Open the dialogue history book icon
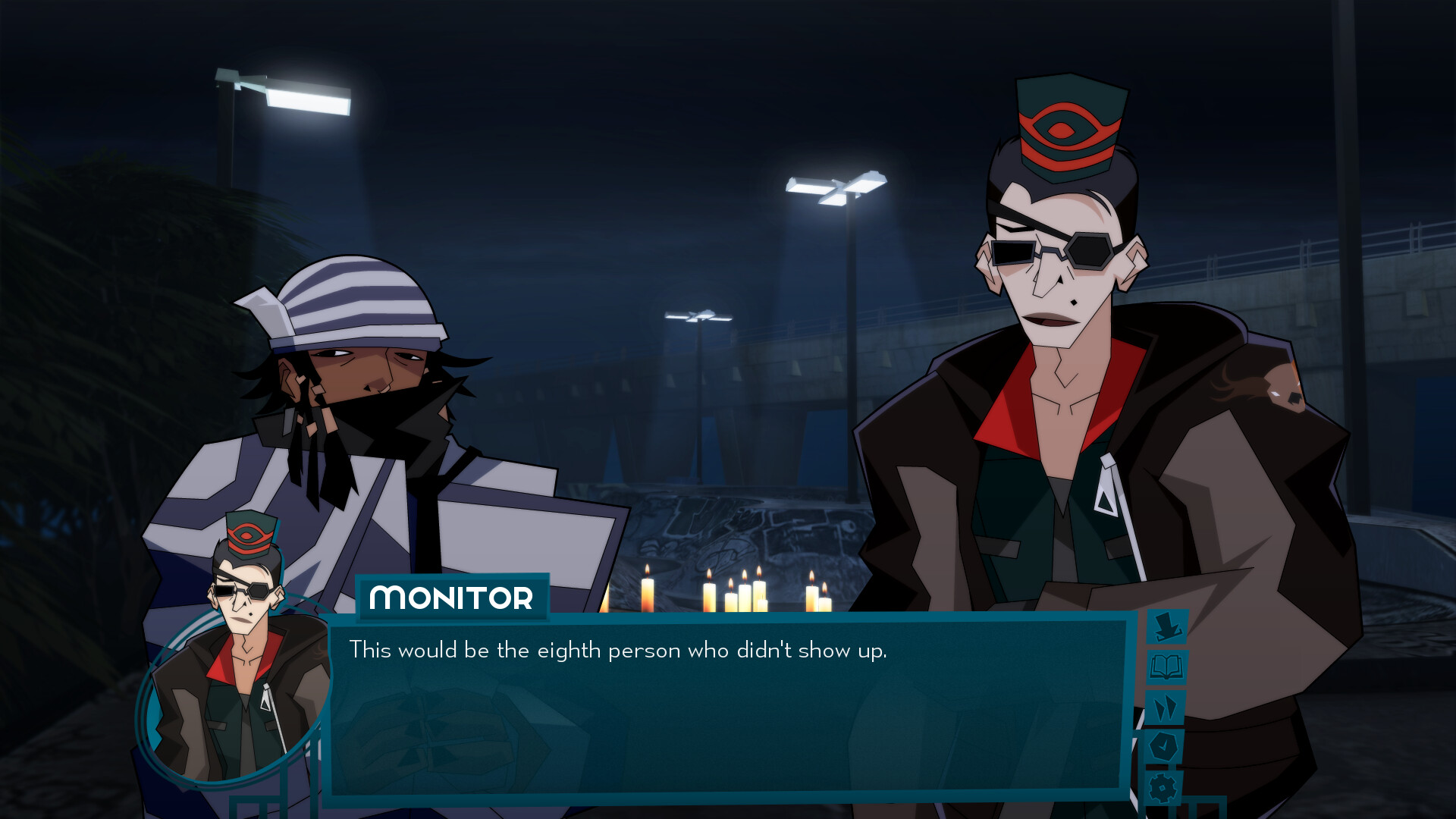 [1166, 667]
